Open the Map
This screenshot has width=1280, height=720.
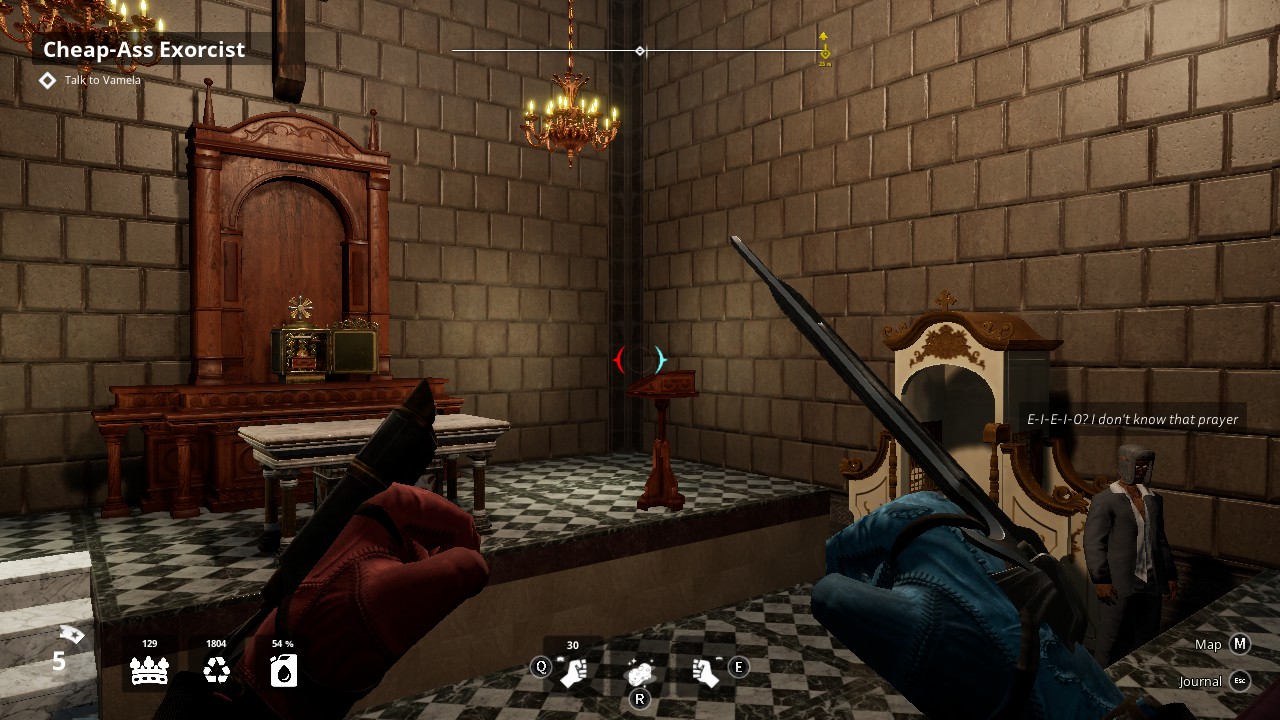coord(1239,644)
